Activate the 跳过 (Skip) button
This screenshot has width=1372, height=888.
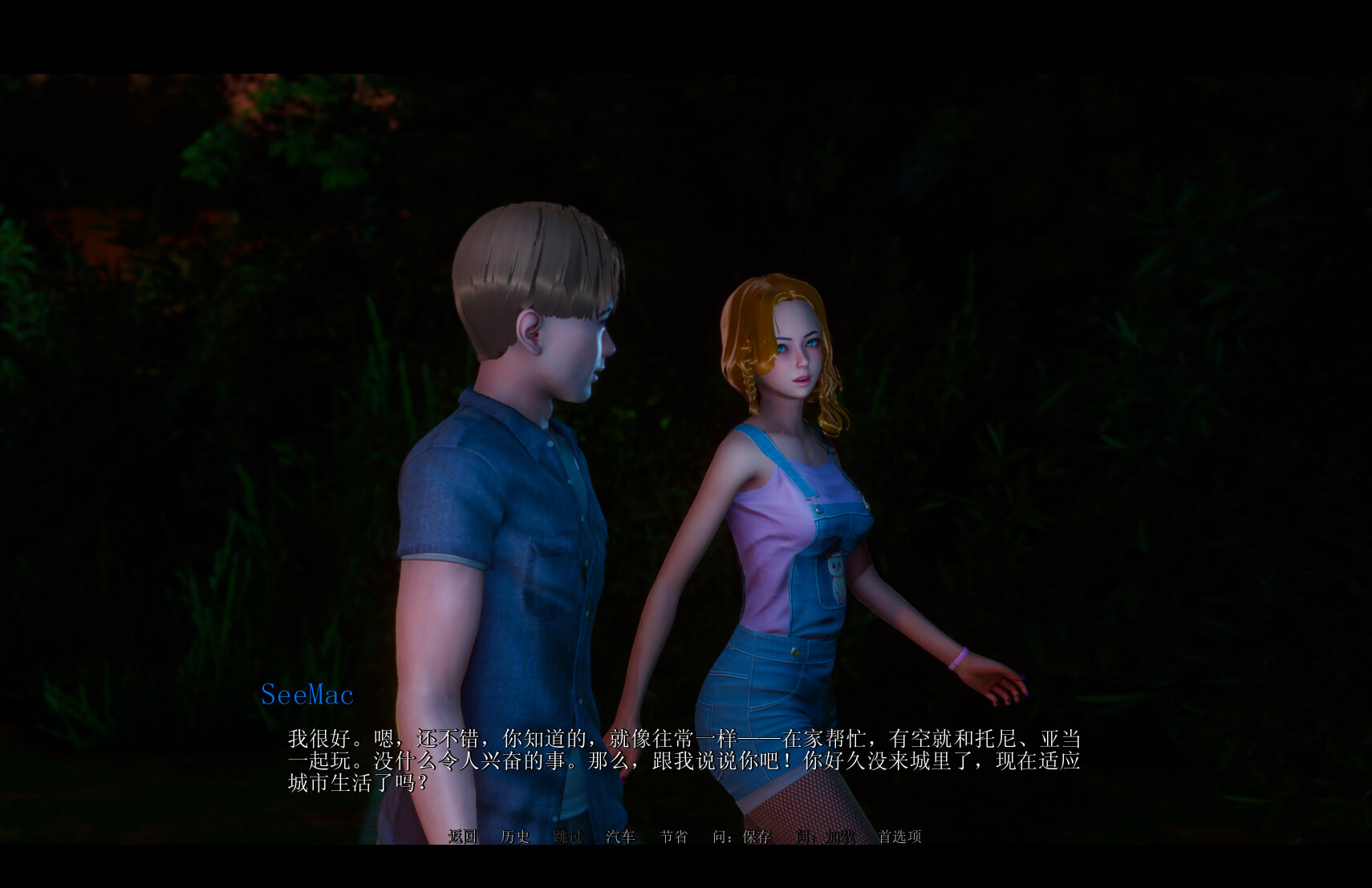coord(567,837)
